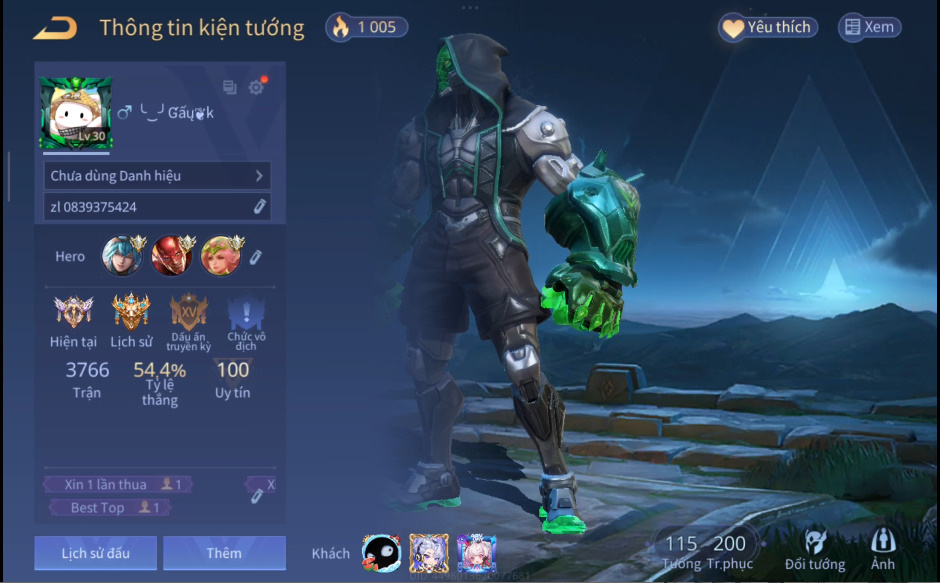Select the Xin 1 lần thua tag
The image size is (940, 583).
point(118,485)
